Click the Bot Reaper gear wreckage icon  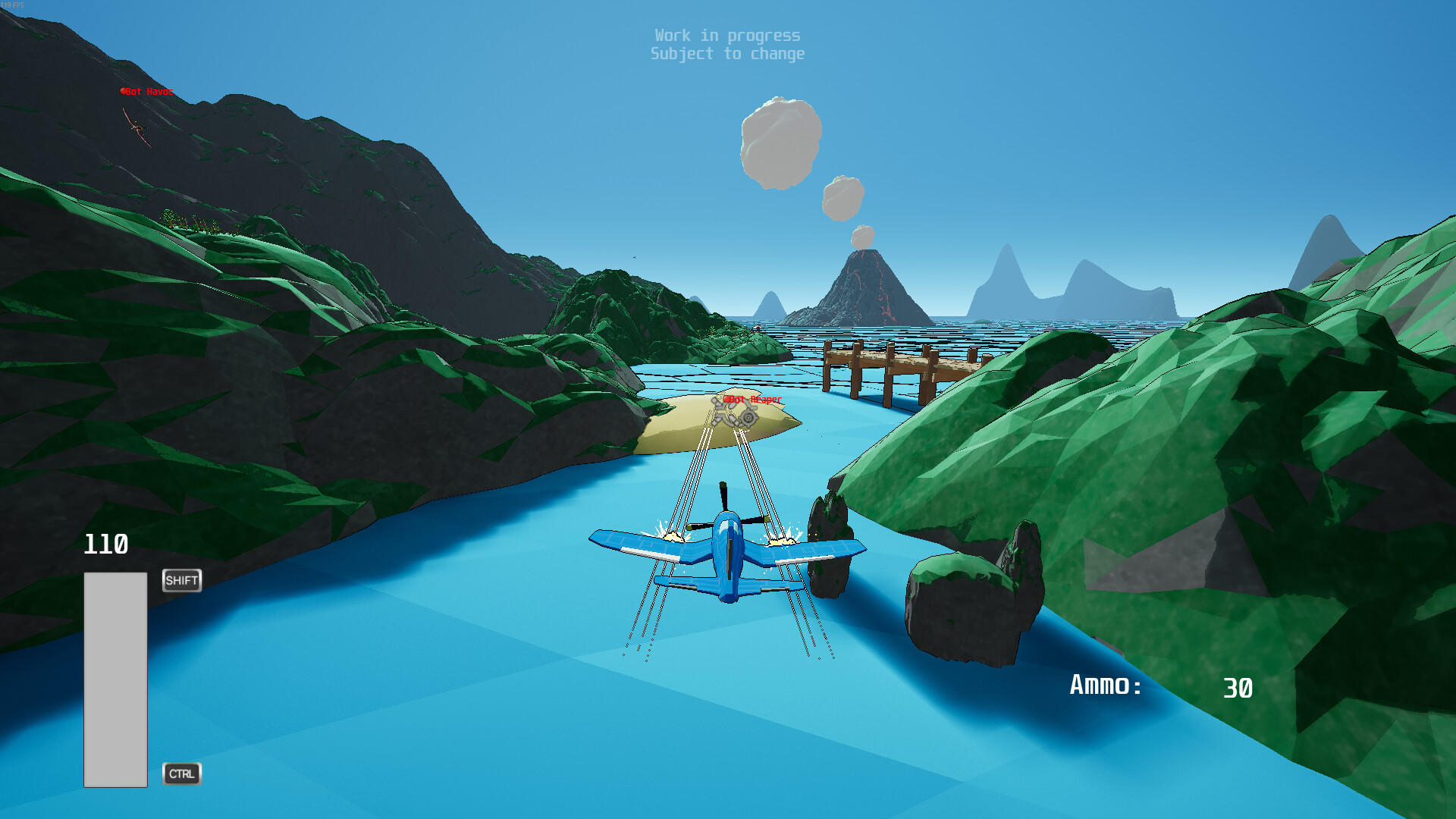click(x=747, y=417)
